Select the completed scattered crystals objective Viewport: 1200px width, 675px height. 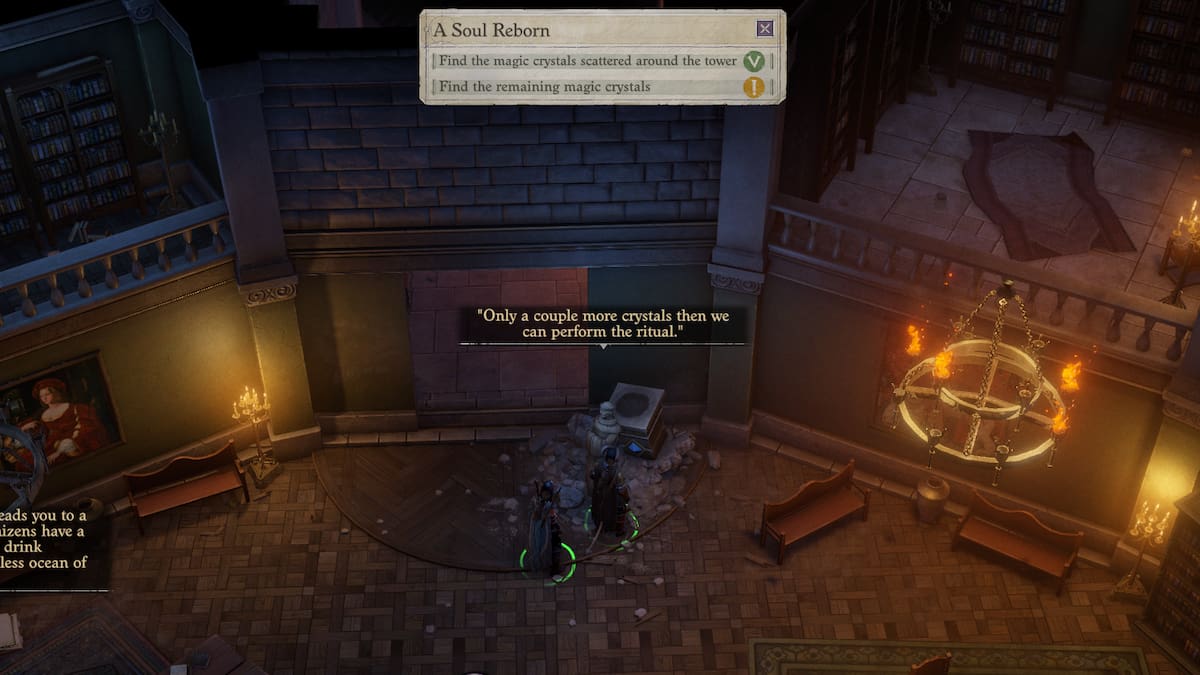point(588,61)
